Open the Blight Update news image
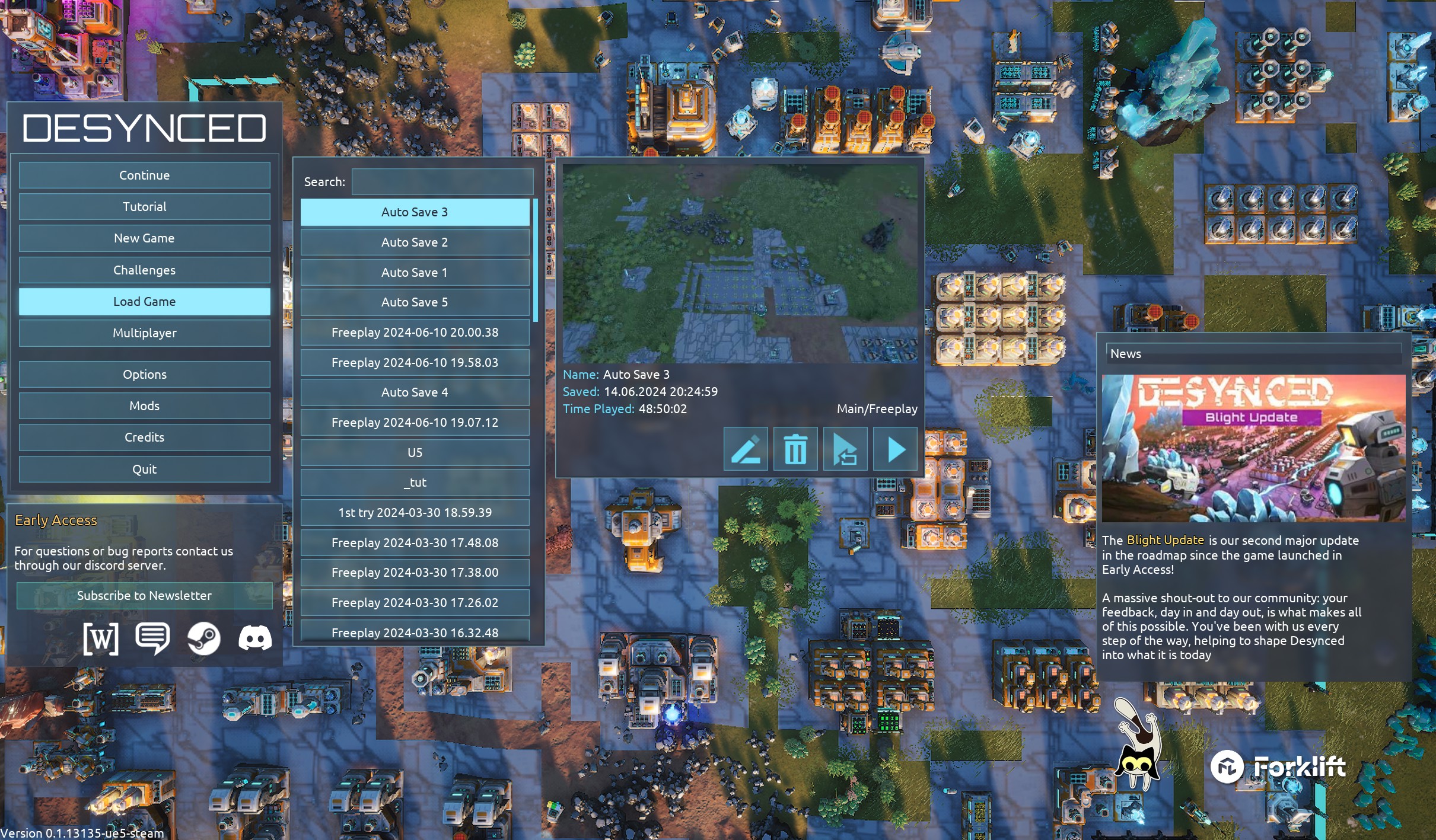Viewport: 1436px width, 840px height. (x=1253, y=448)
